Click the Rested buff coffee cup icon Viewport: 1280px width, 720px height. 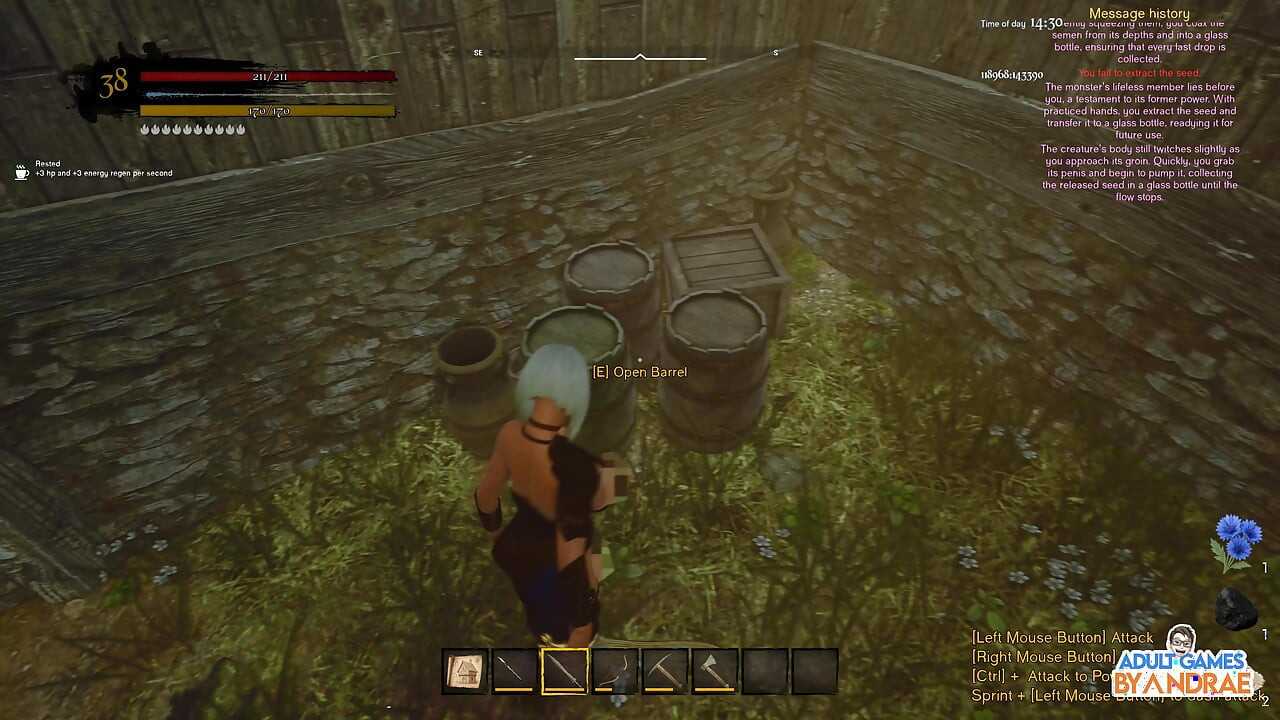coord(22,172)
